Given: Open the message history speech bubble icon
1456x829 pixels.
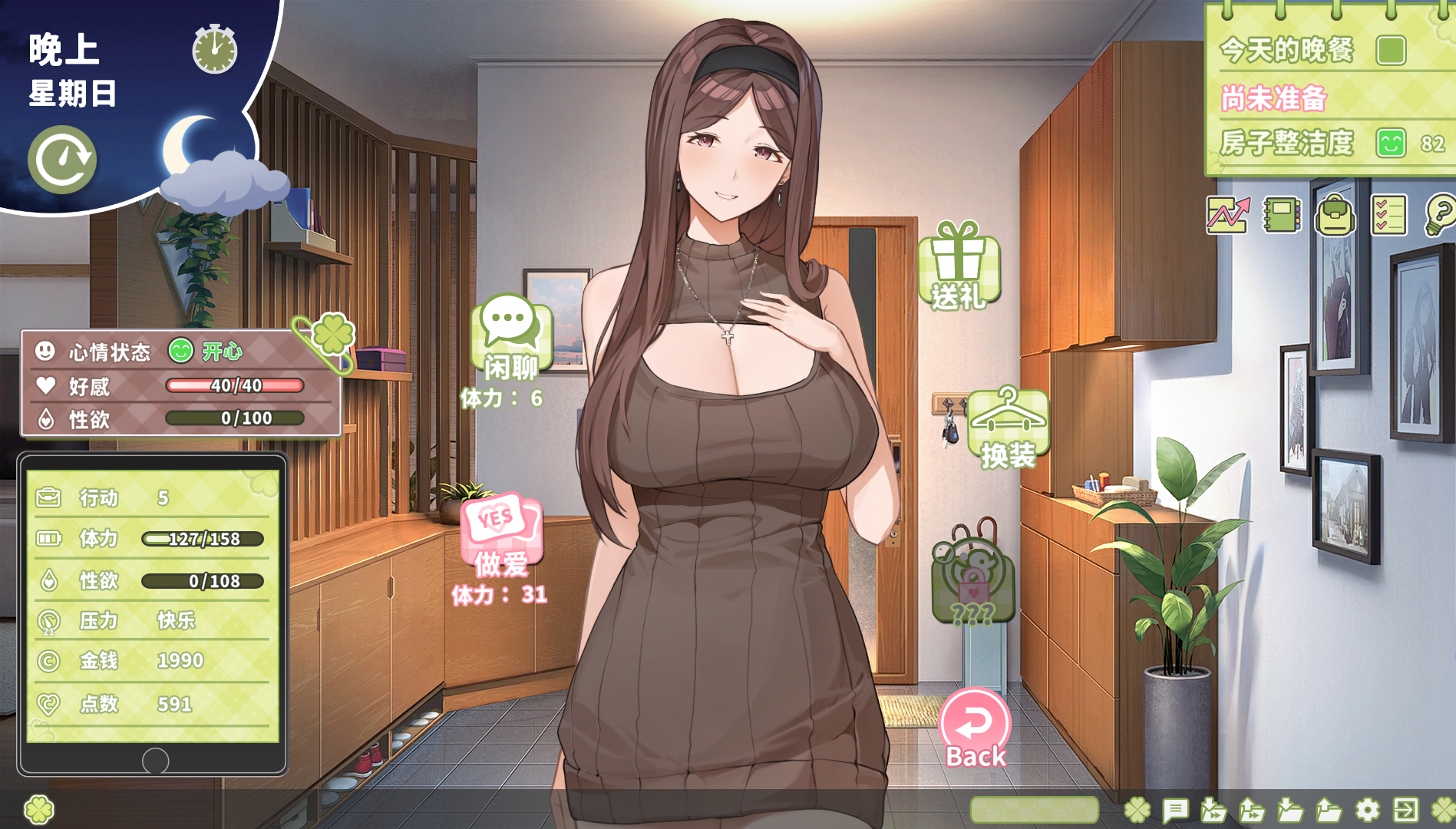Looking at the screenshot, I should [x=1177, y=808].
